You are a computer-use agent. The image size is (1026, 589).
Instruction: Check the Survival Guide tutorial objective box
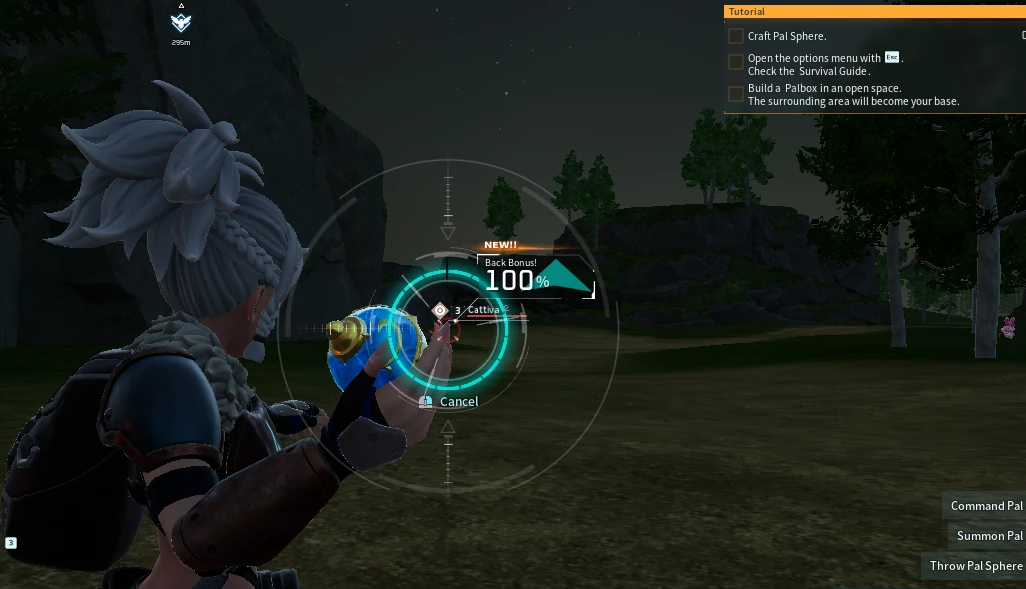click(736, 62)
